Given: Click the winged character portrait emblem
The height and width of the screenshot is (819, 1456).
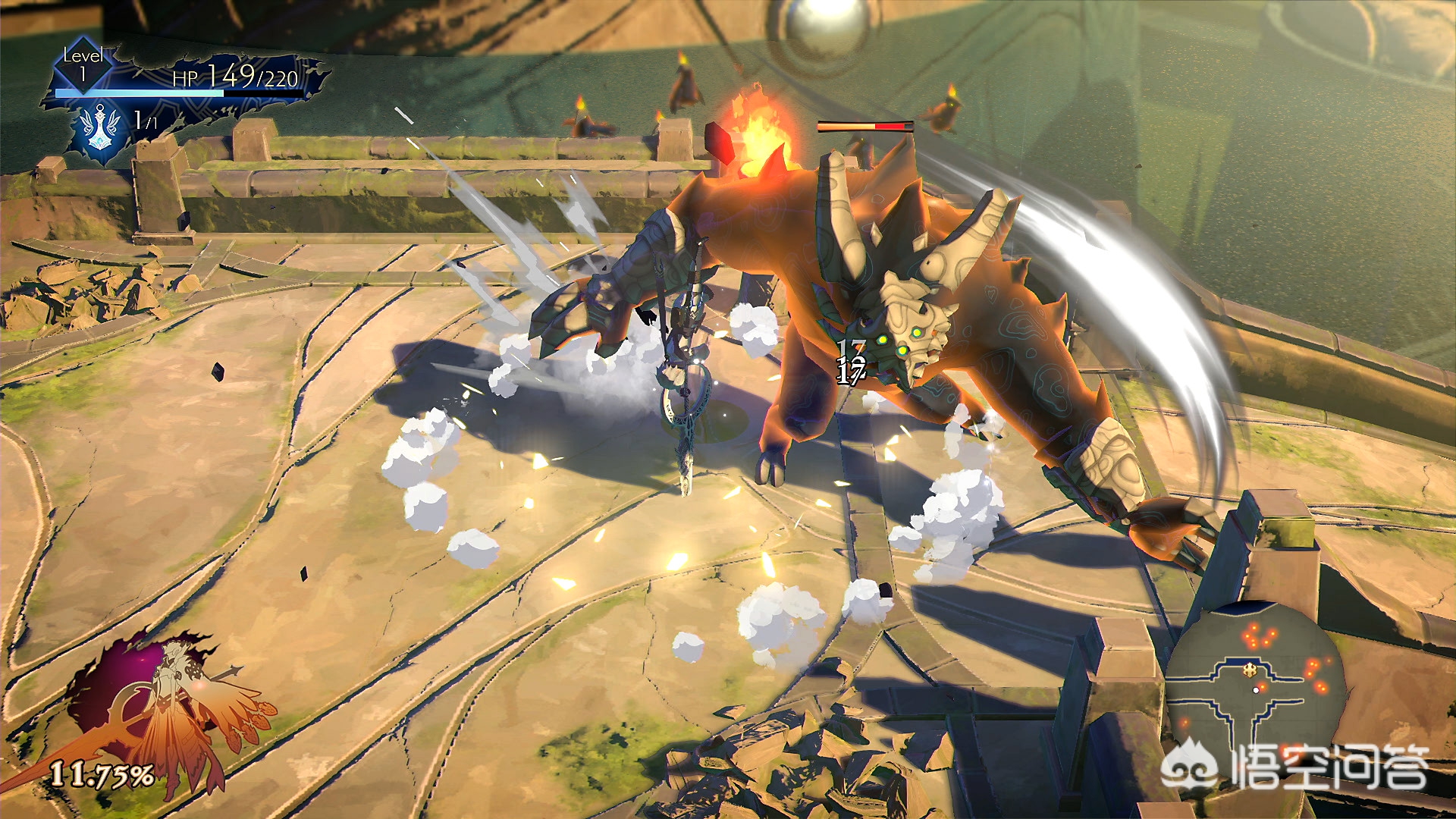Looking at the screenshot, I should [x=171, y=709].
